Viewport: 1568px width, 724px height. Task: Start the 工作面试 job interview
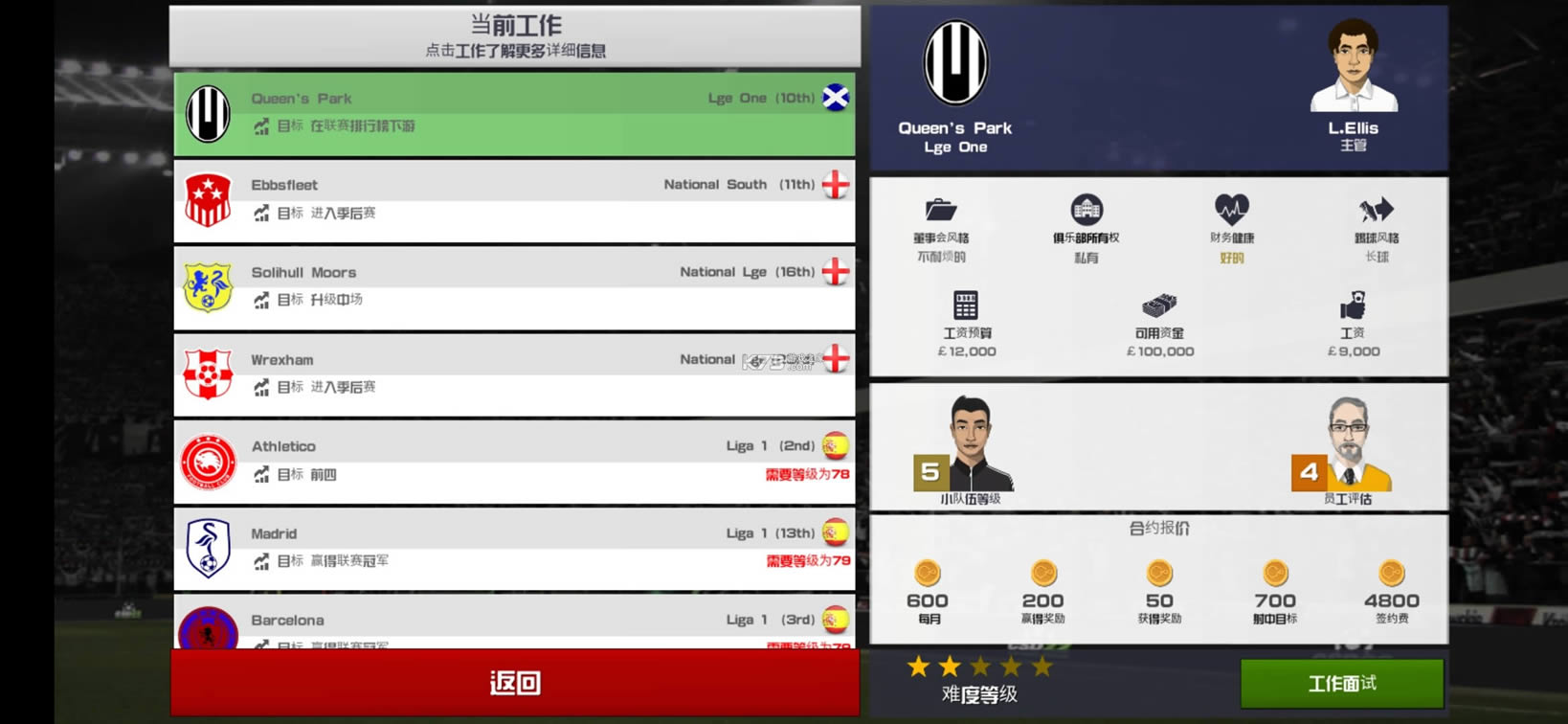pyautogui.click(x=1344, y=683)
